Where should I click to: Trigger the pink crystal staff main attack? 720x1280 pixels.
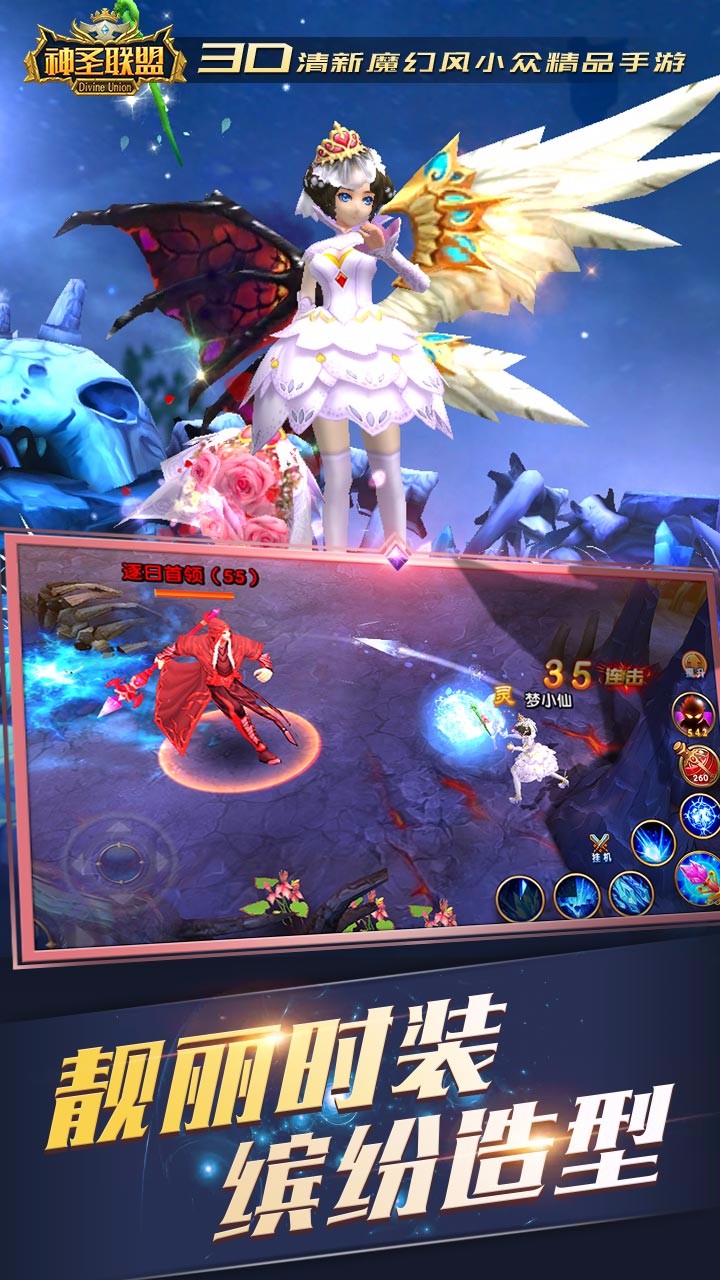(699, 877)
